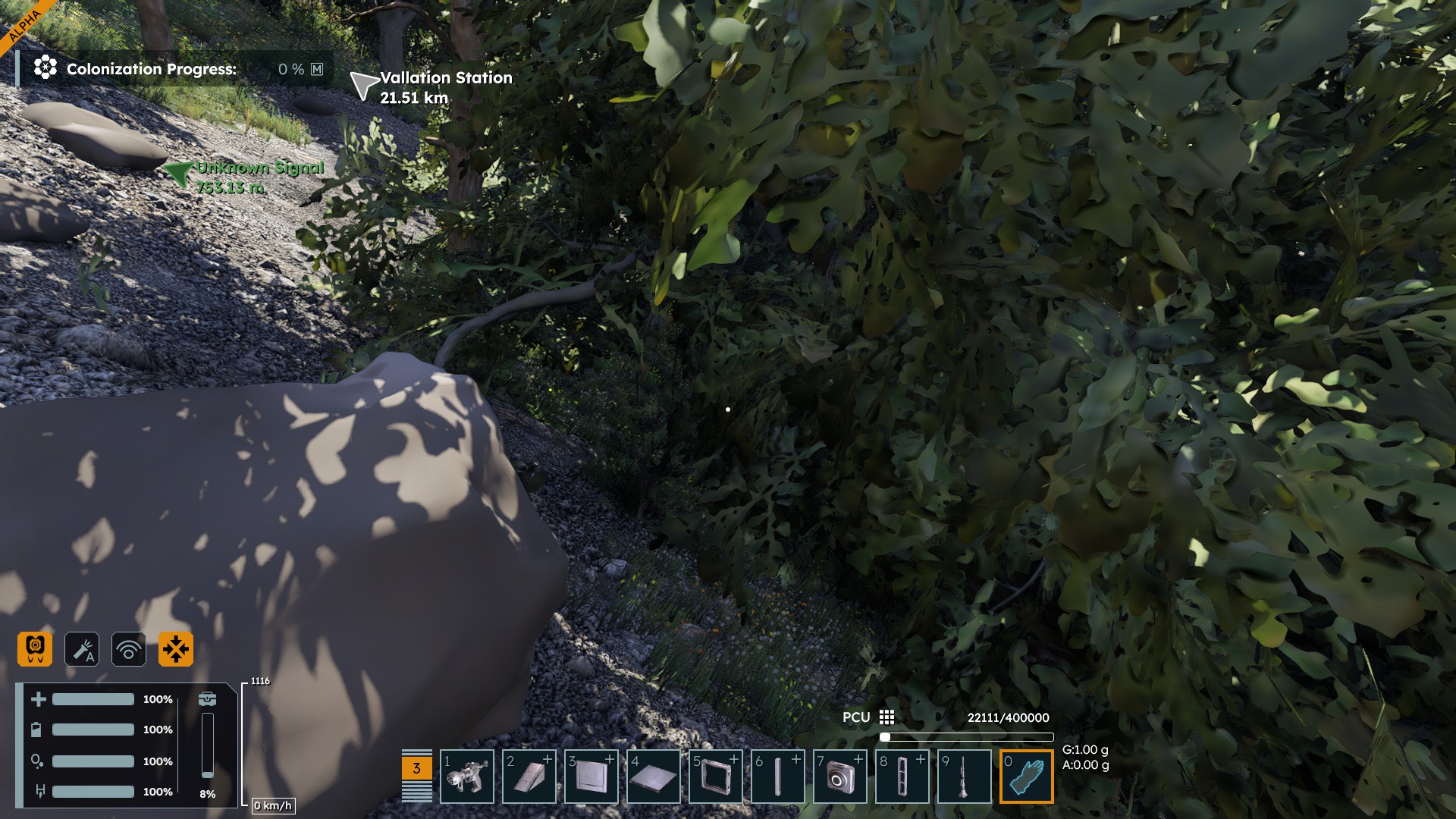This screenshot has width=1456, height=819.
Task: Click the green Unknown Signal marker
Action: tap(179, 174)
